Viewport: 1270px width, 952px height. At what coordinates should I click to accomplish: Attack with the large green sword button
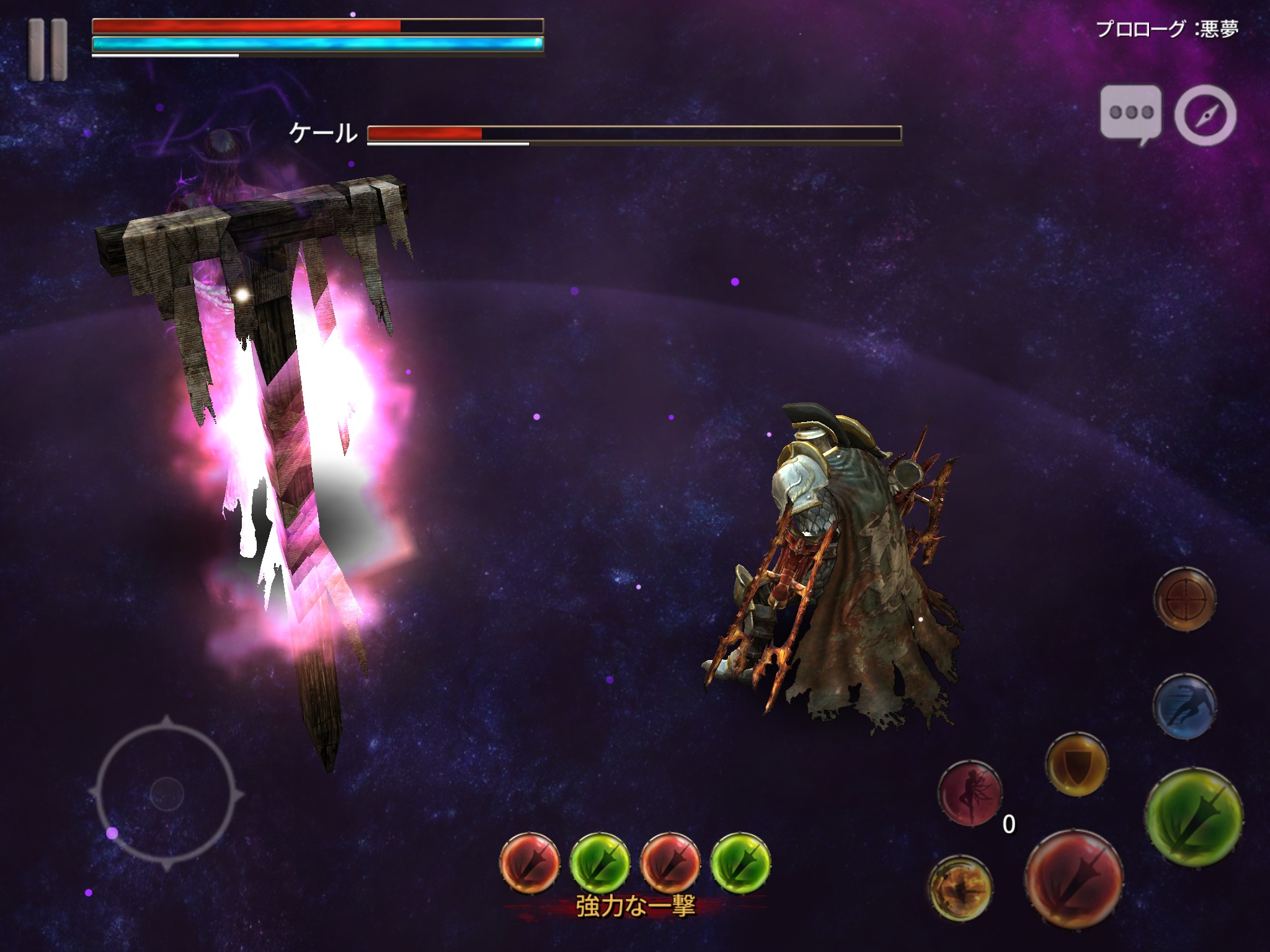1194,818
